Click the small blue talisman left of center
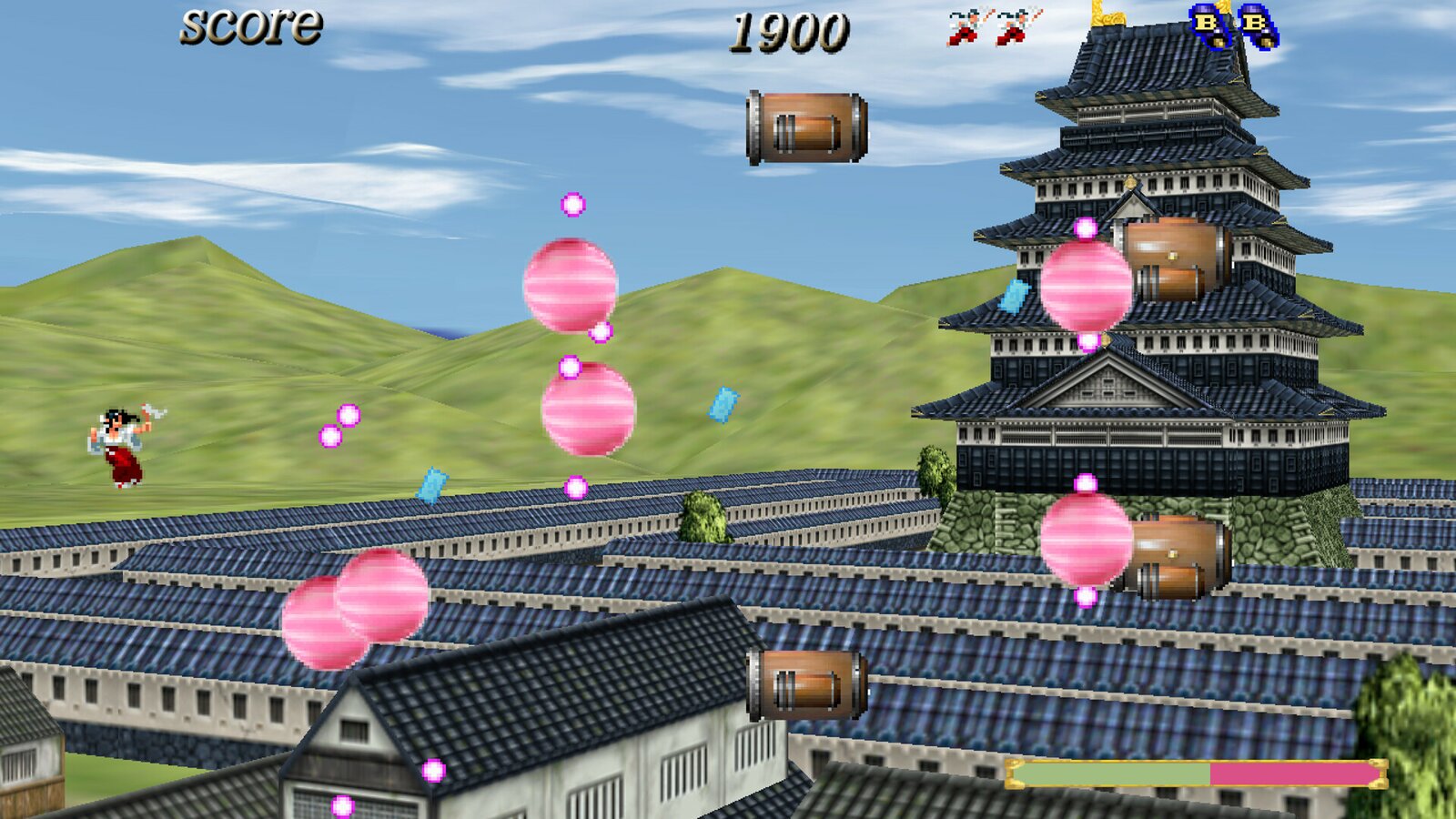The height and width of the screenshot is (819, 1456). click(432, 482)
